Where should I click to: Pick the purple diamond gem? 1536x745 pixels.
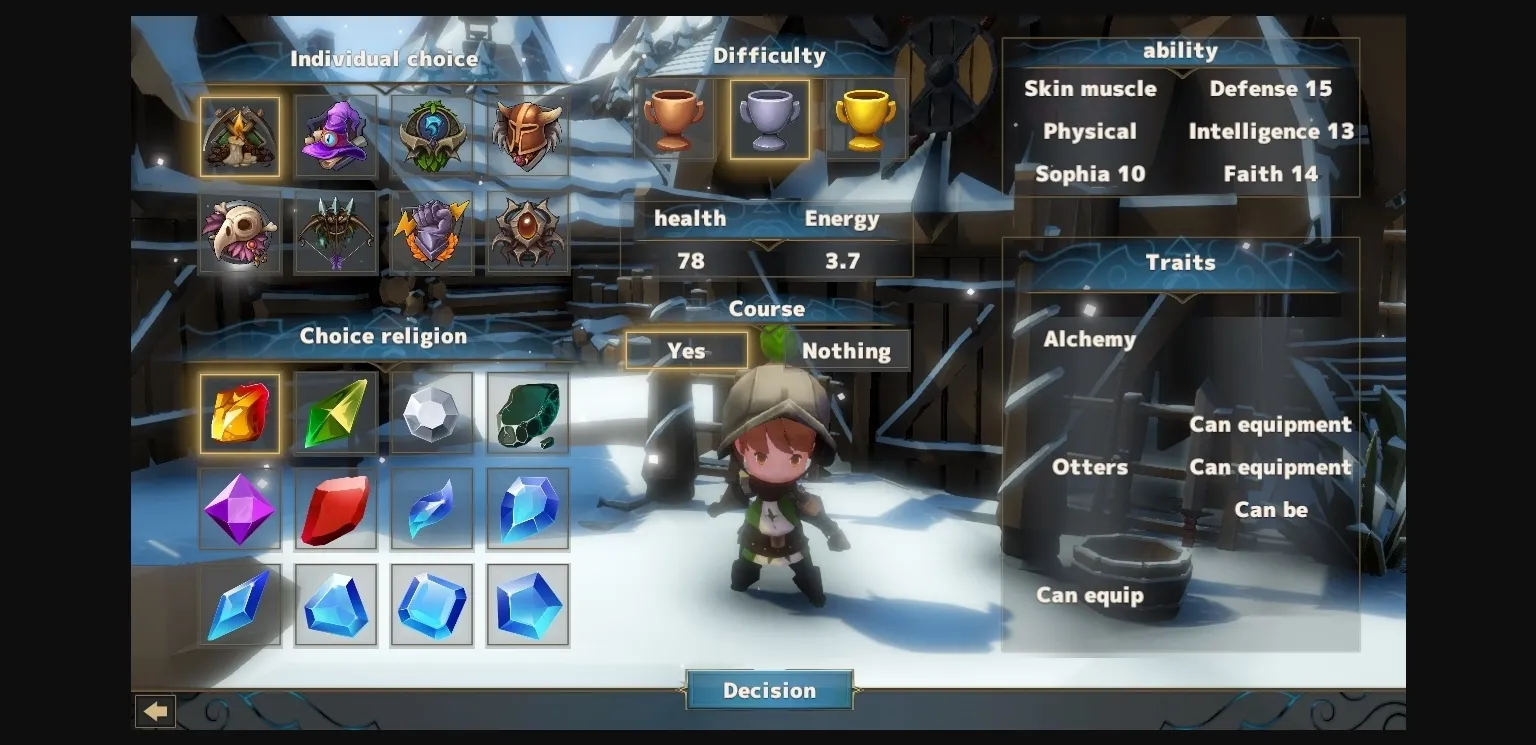(x=240, y=508)
